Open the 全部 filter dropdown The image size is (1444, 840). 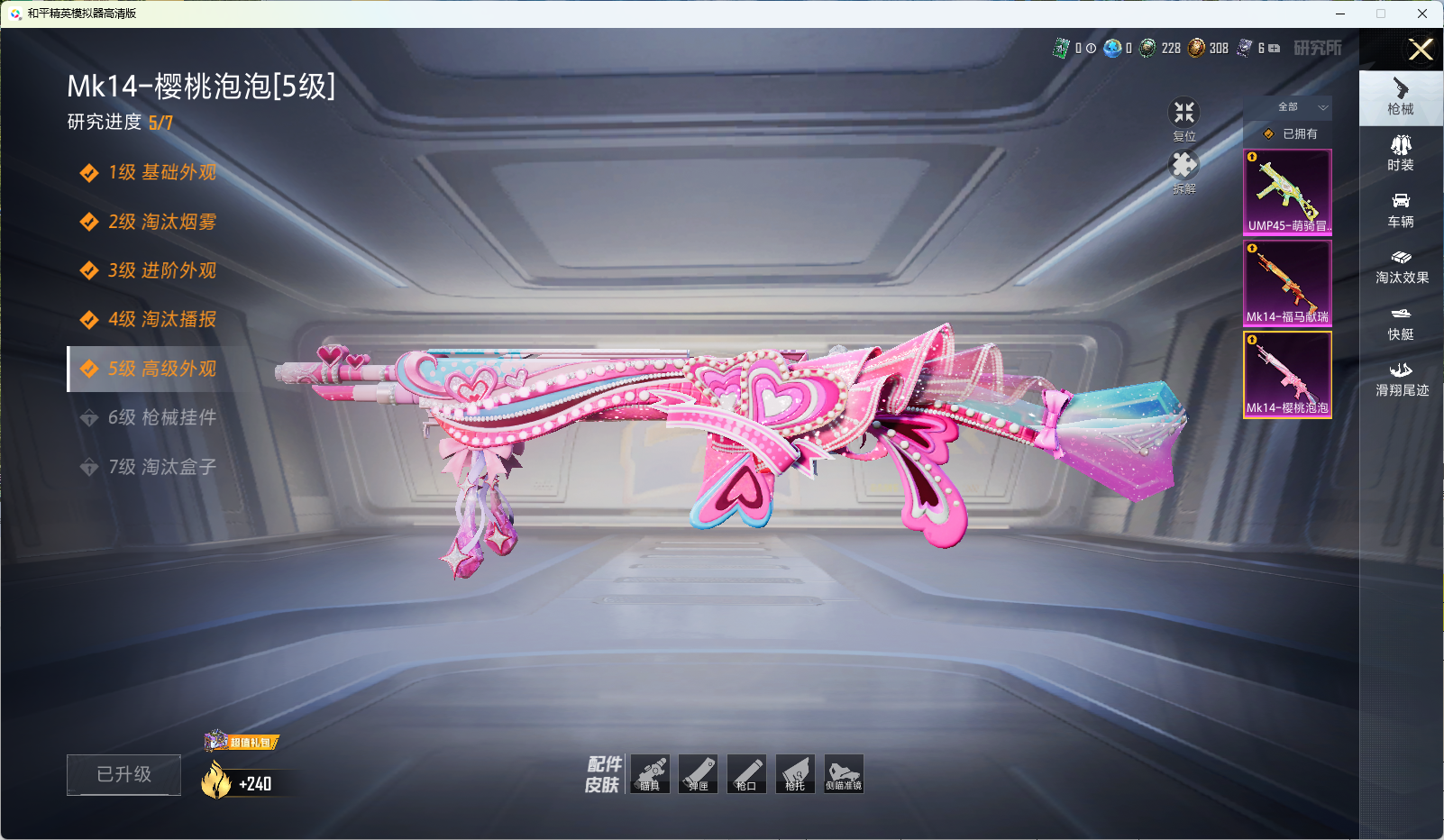[1288, 107]
